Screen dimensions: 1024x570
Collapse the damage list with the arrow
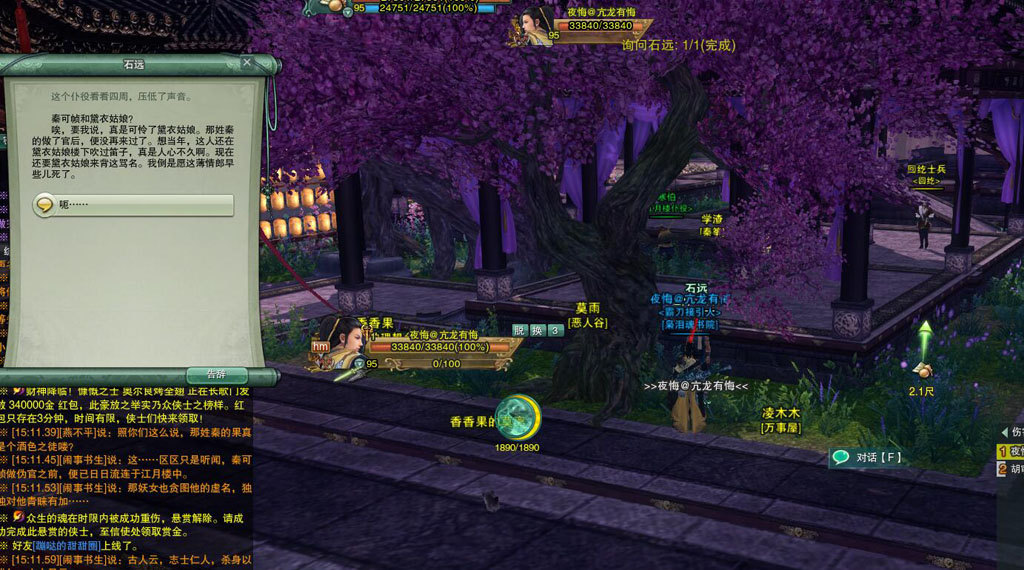(x=1004, y=432)
